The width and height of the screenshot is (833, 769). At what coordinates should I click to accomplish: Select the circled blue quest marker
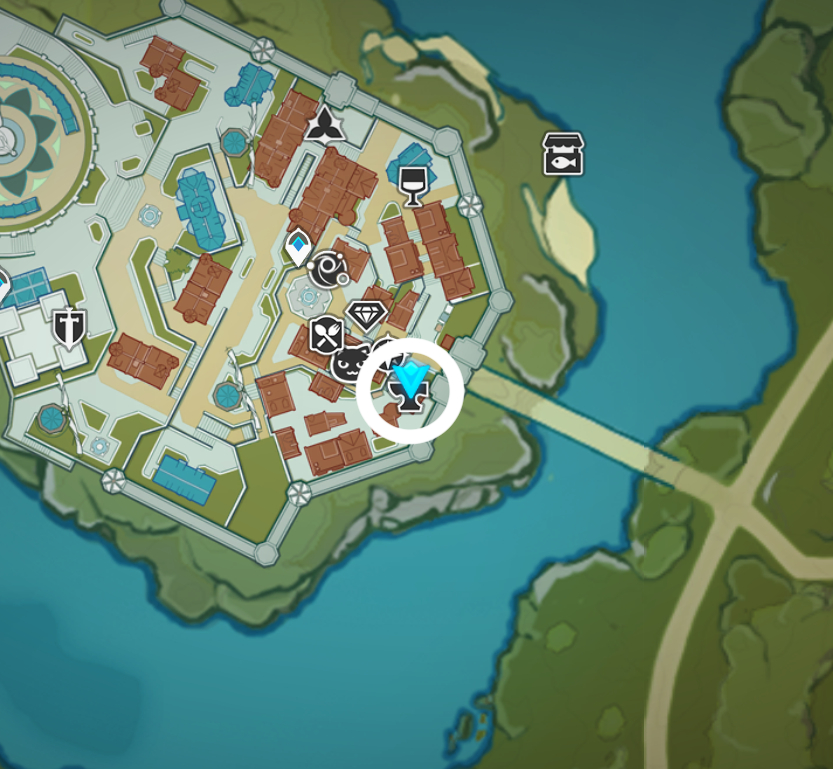[410, 389]
